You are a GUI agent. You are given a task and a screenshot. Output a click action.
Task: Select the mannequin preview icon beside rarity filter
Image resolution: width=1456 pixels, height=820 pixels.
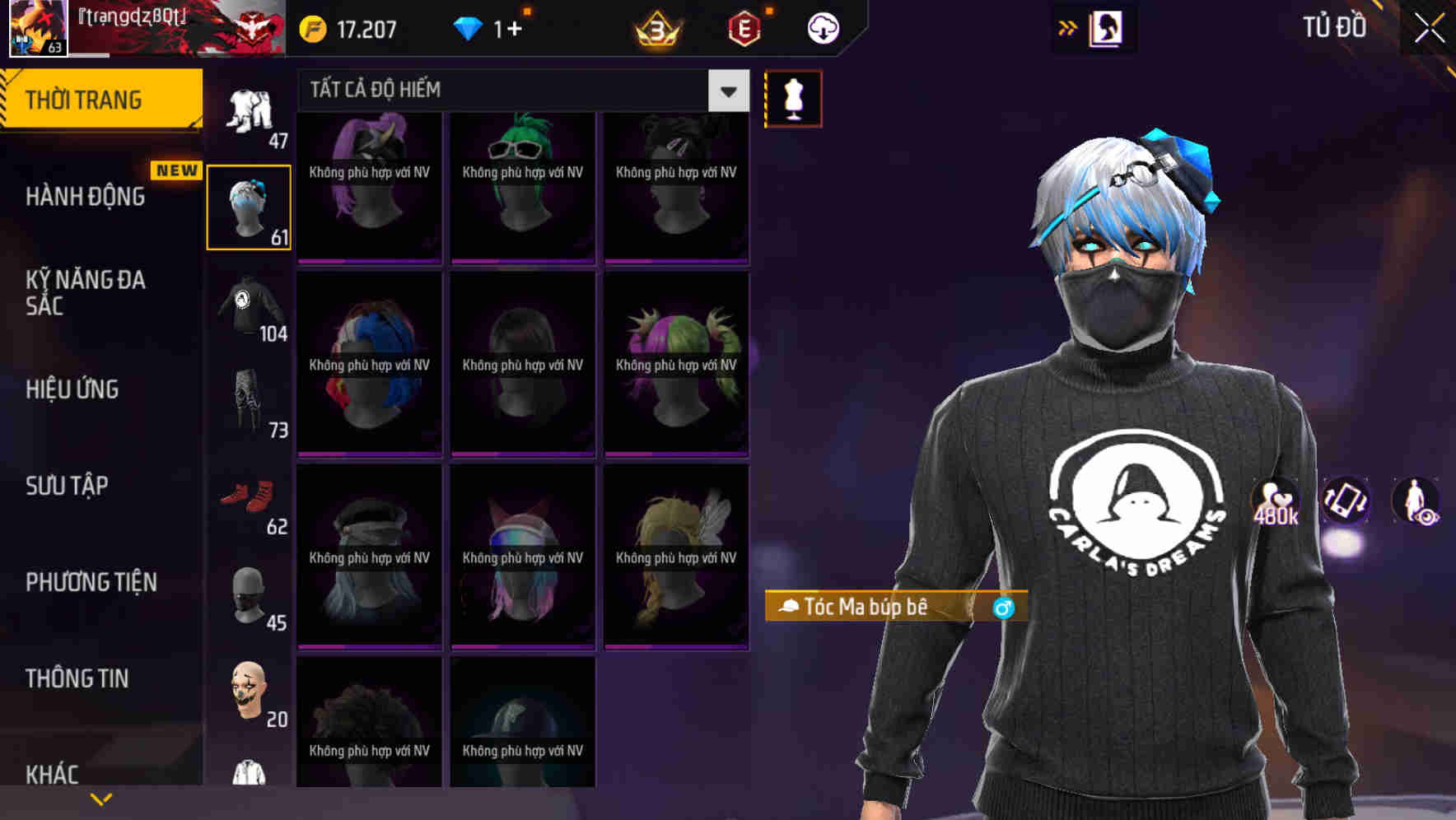pyautogui.click(x=793, y=98)
